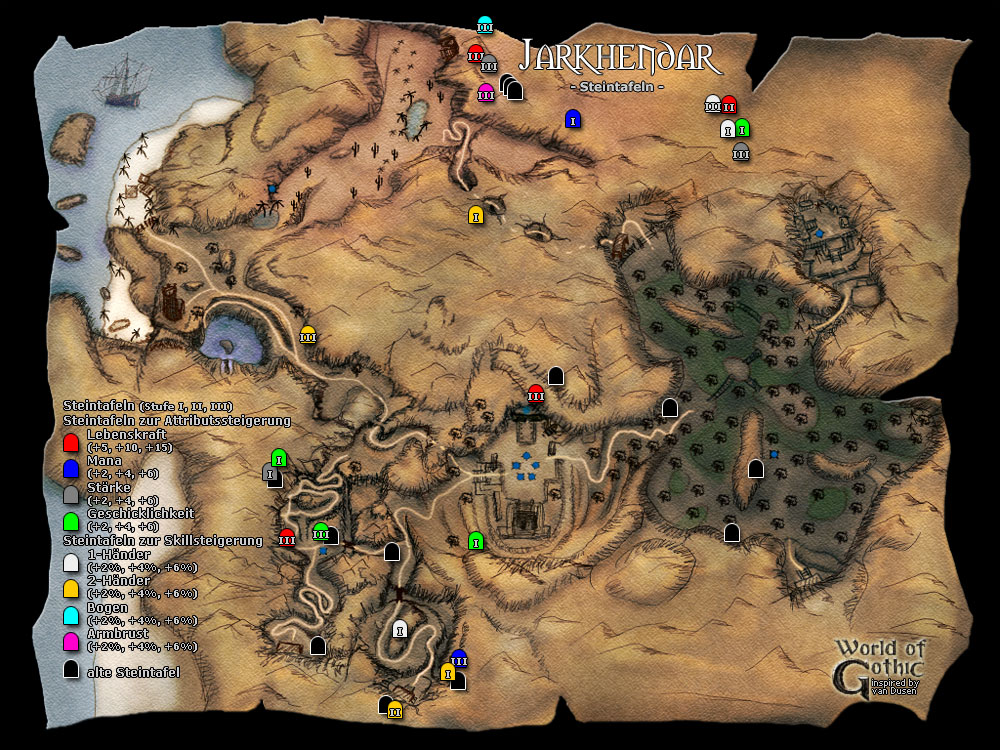Select the red life tablet II marker
1000x750 pixels.
tap(729, 104)
